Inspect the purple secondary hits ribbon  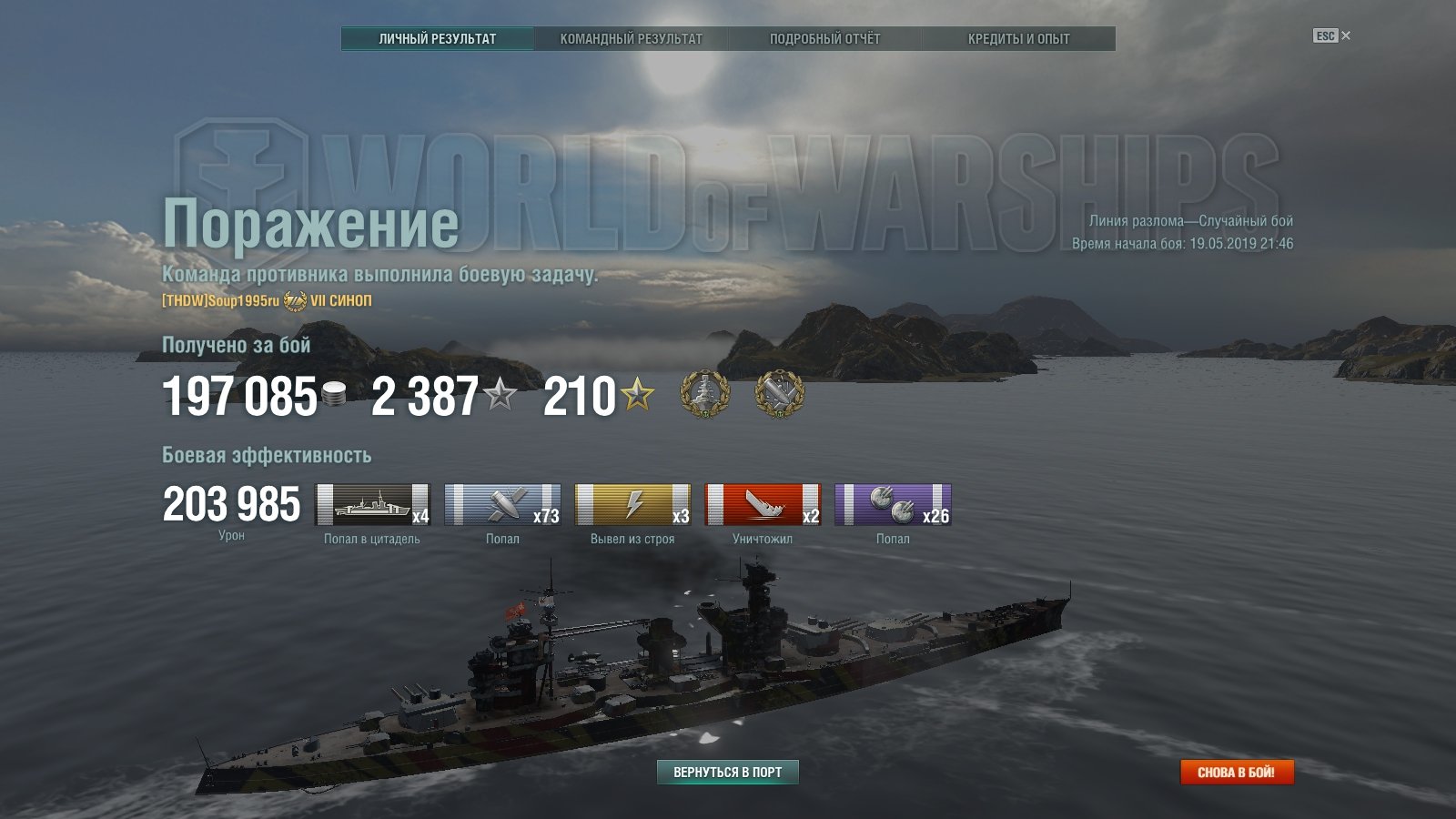(x=893, y=505)
